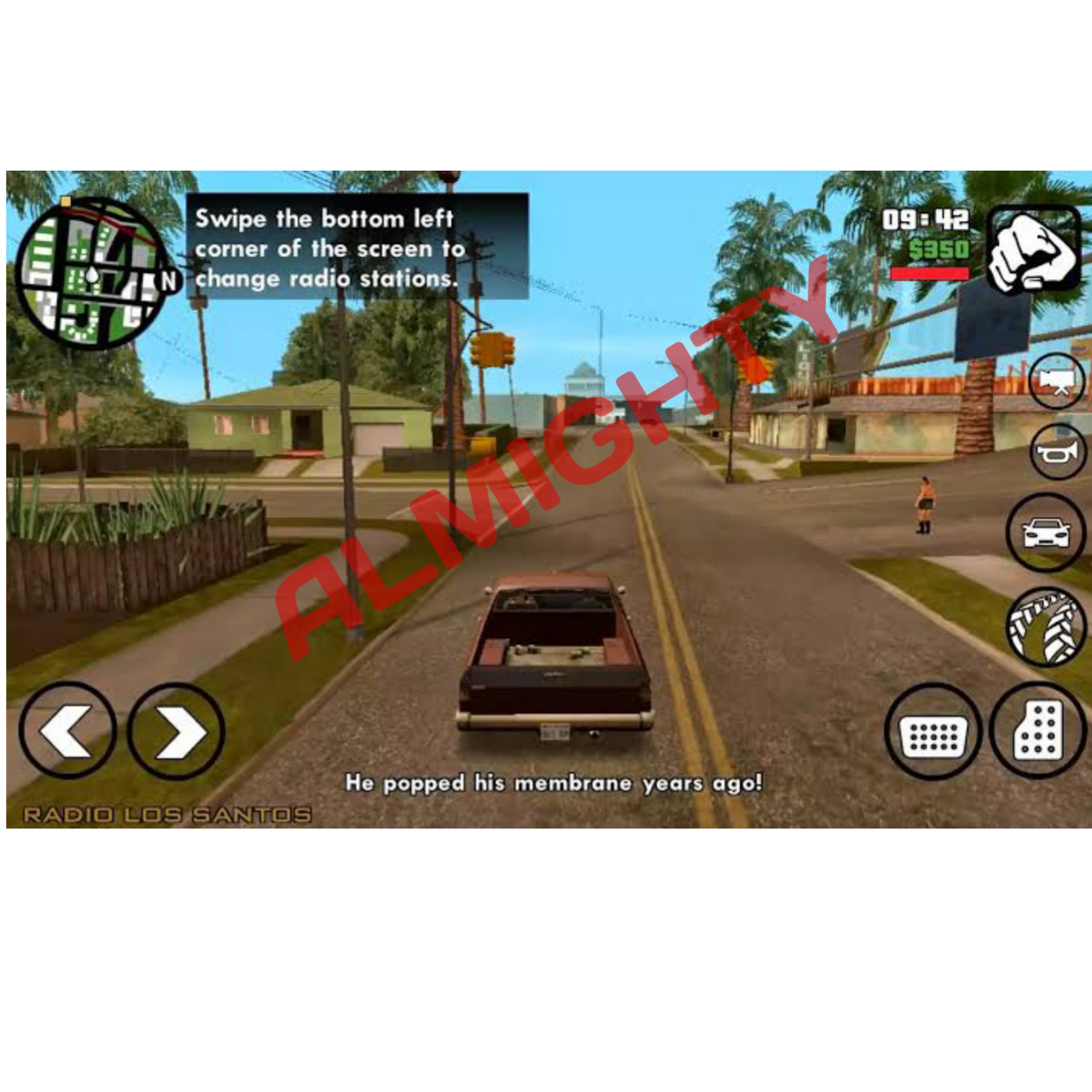Dismiss the radio stations tutorial message box
Viewport: 1092px width, 1092px height.
(358, 247)
